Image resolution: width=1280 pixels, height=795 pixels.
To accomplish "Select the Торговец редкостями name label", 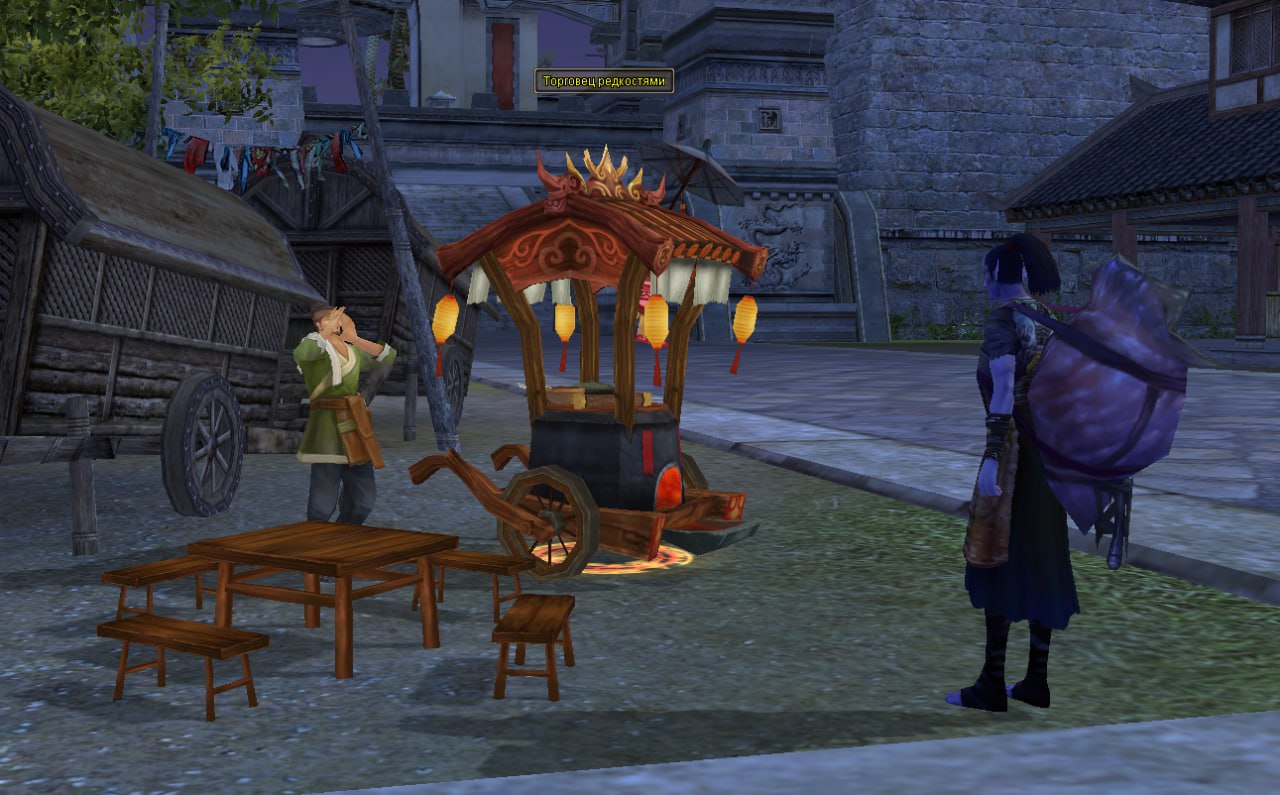I will pos(604,81).
